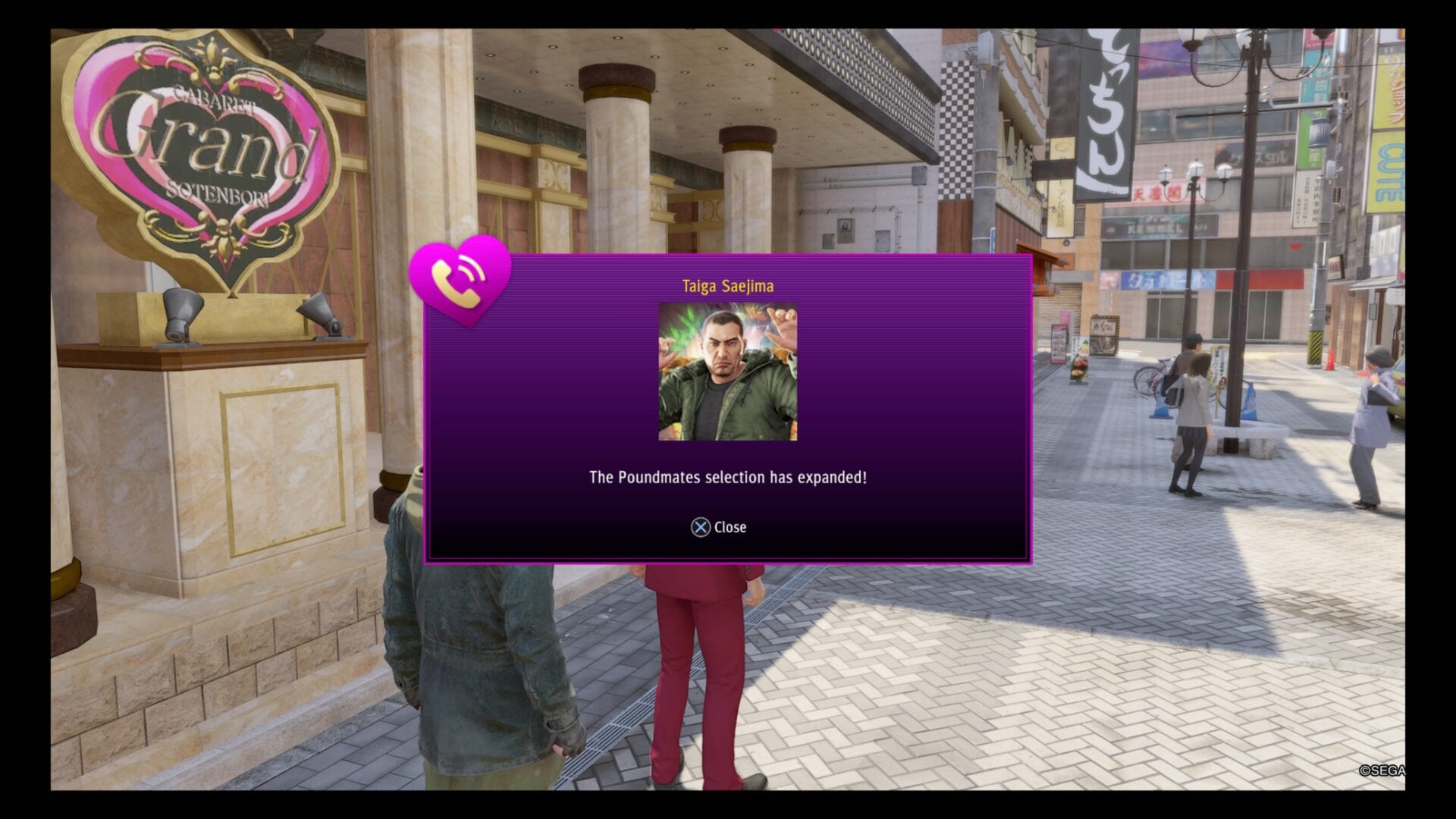Screen dimensions: 1456x819
Task: Click the circled X icon next to Close
Action: pyautogui.click(x=701, y=528)
